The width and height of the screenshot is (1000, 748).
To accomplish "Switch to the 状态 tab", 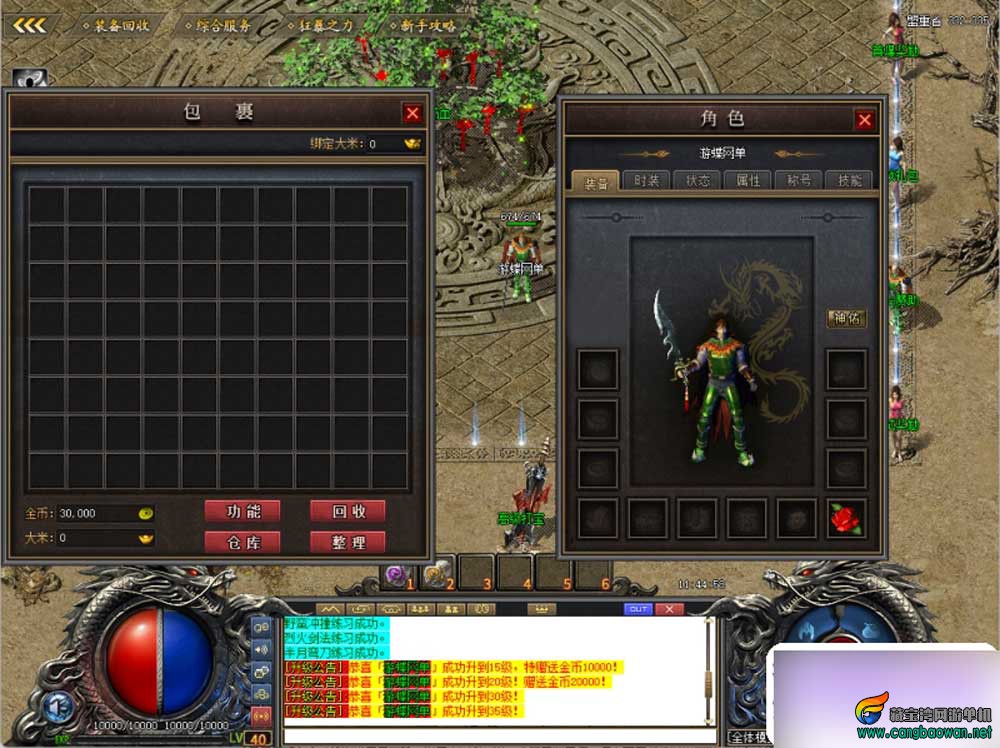I will click(x=698, y=181).
